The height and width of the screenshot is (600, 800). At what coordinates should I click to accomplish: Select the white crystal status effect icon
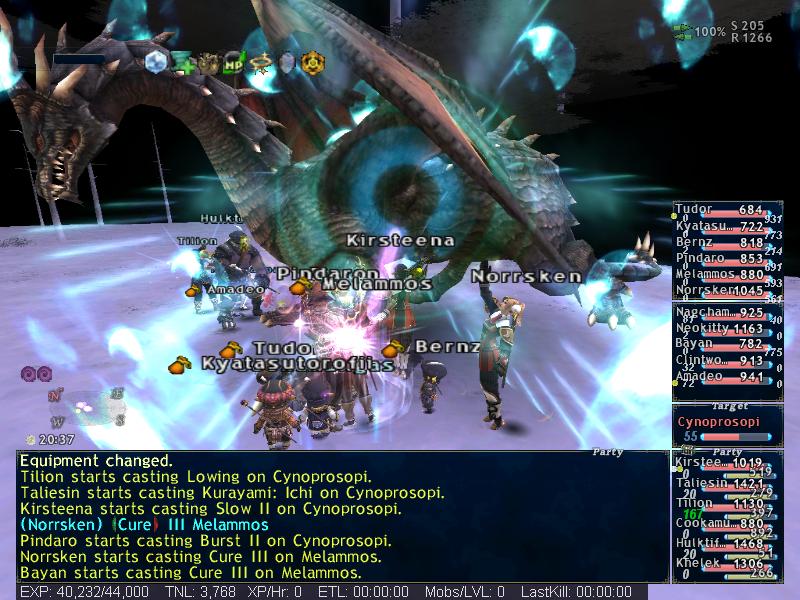pyautogui.click(x=156, y=62)
